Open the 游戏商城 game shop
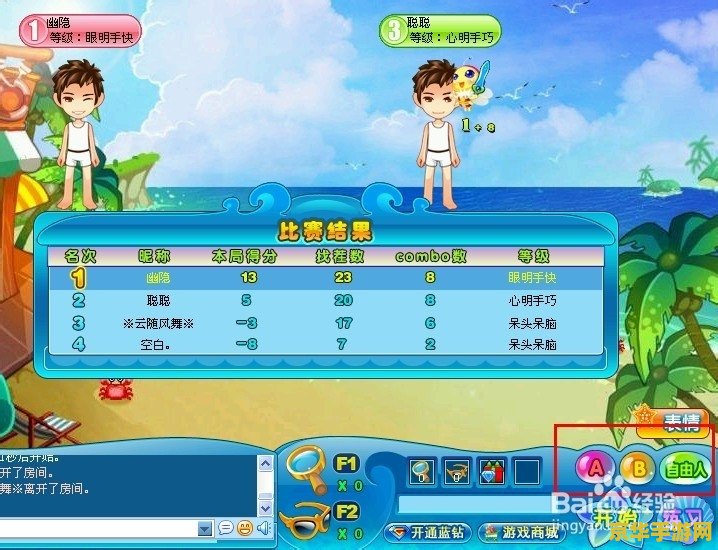The image size is (718, 550). coord(517,532)
